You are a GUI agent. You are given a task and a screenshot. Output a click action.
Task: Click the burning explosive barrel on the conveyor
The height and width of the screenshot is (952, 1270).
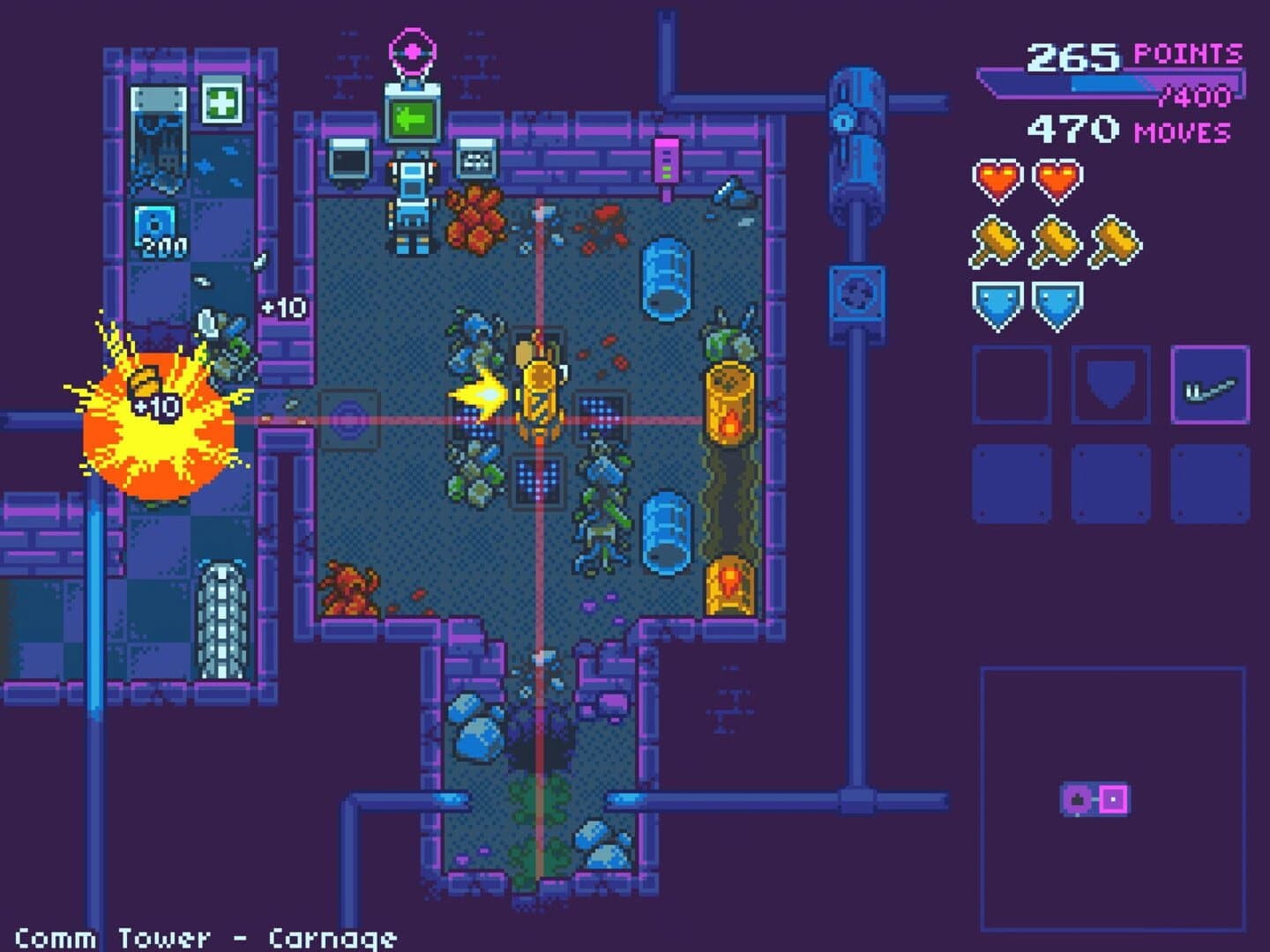click(727, 399)
